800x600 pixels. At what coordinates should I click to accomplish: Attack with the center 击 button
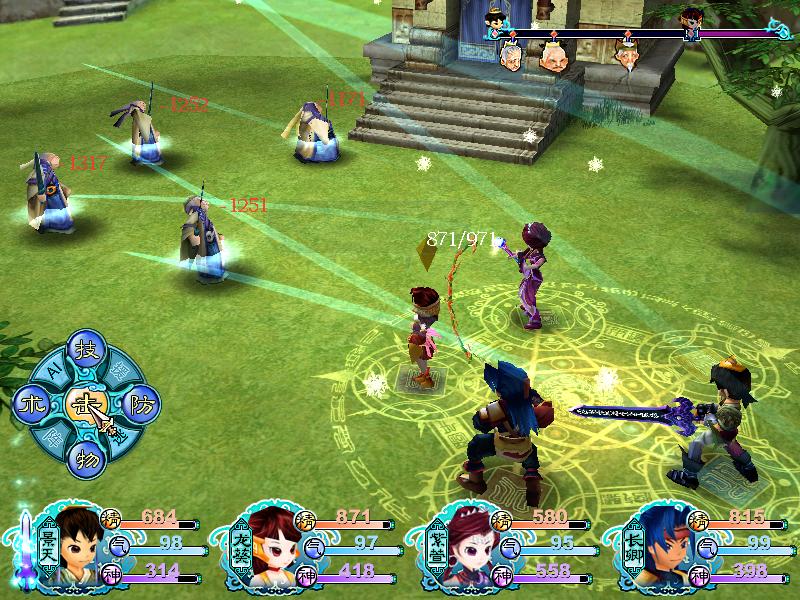tap(85, 405)
